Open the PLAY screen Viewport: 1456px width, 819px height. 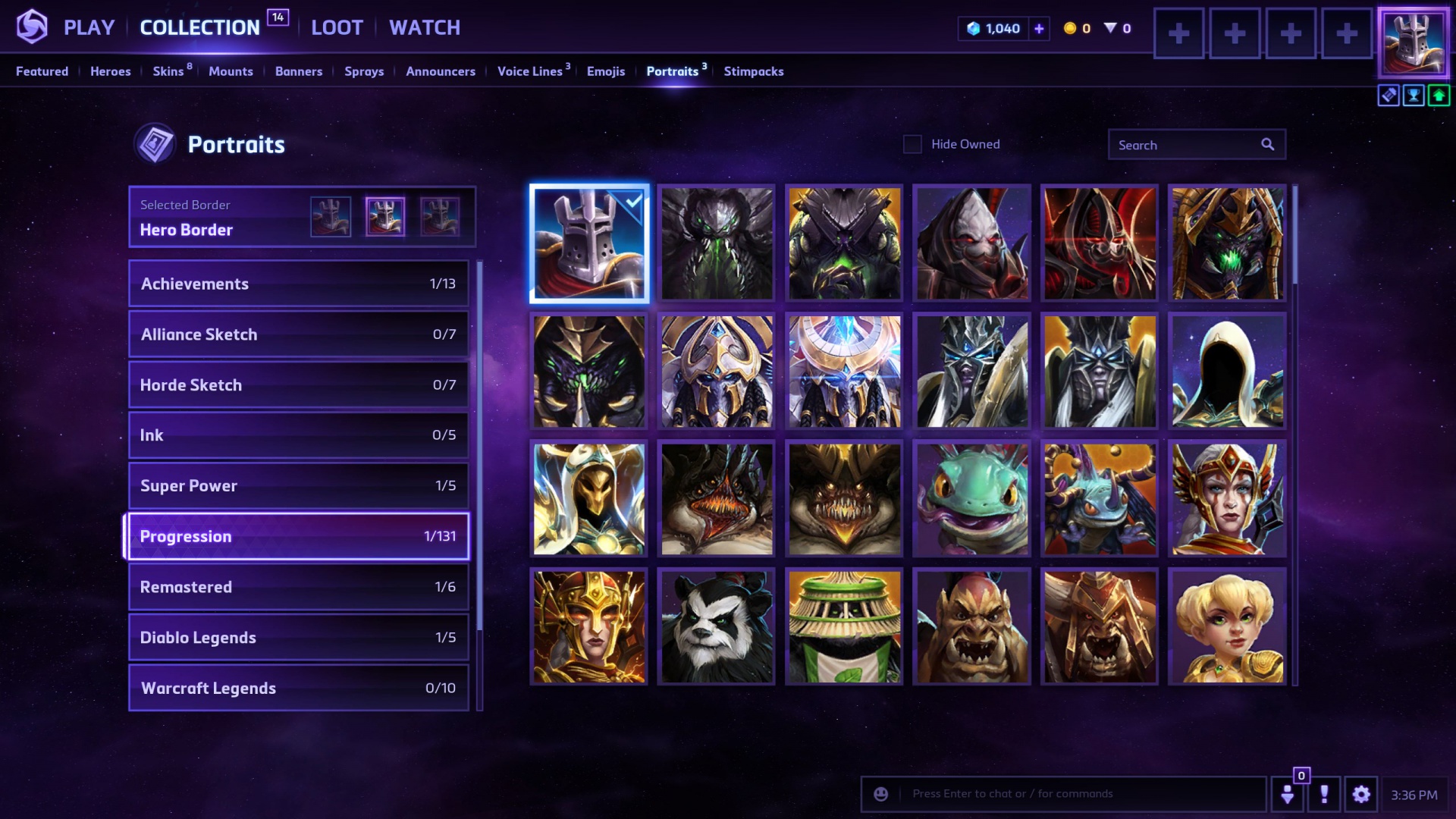point(89,28)
